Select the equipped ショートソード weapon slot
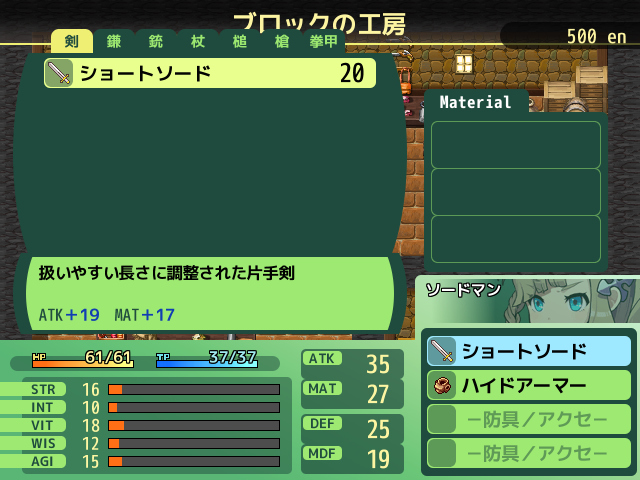 pyautogui.click(x=529, y=351)
